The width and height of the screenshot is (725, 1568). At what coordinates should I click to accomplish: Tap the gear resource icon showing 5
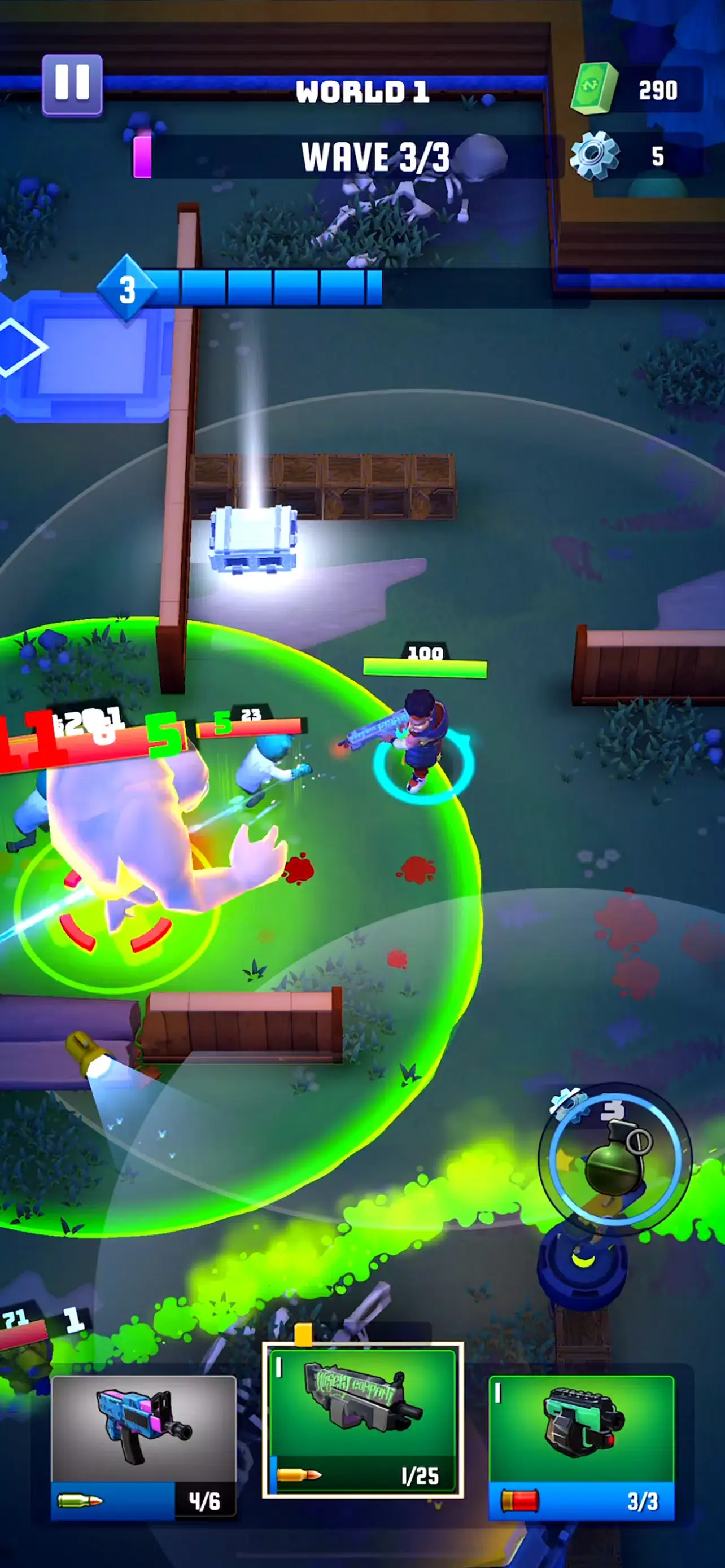592,156
